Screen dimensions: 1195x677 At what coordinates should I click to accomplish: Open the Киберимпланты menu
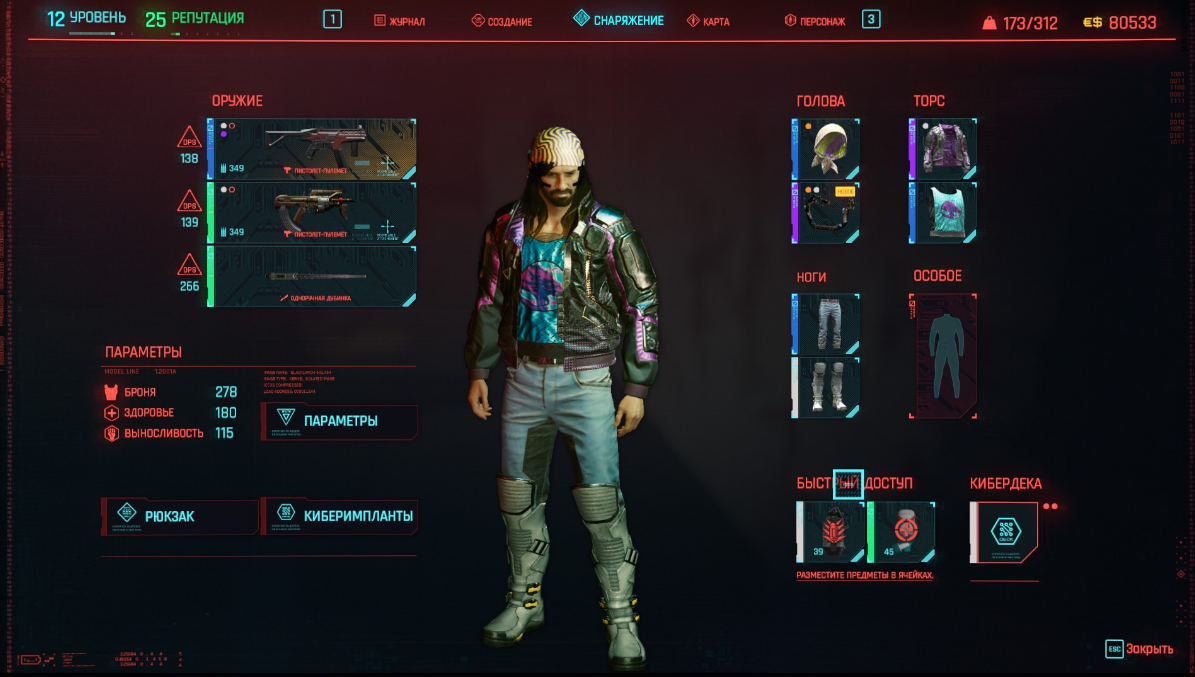340,517
